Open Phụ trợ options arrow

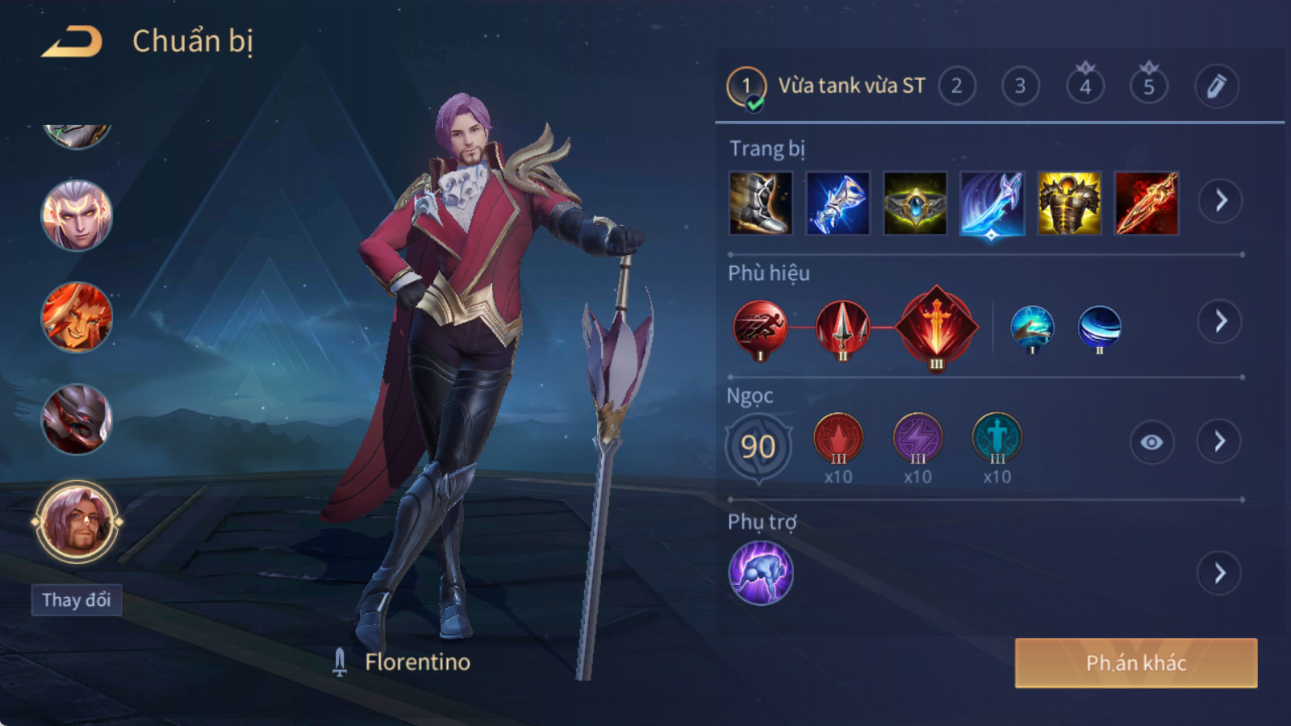1219,573
